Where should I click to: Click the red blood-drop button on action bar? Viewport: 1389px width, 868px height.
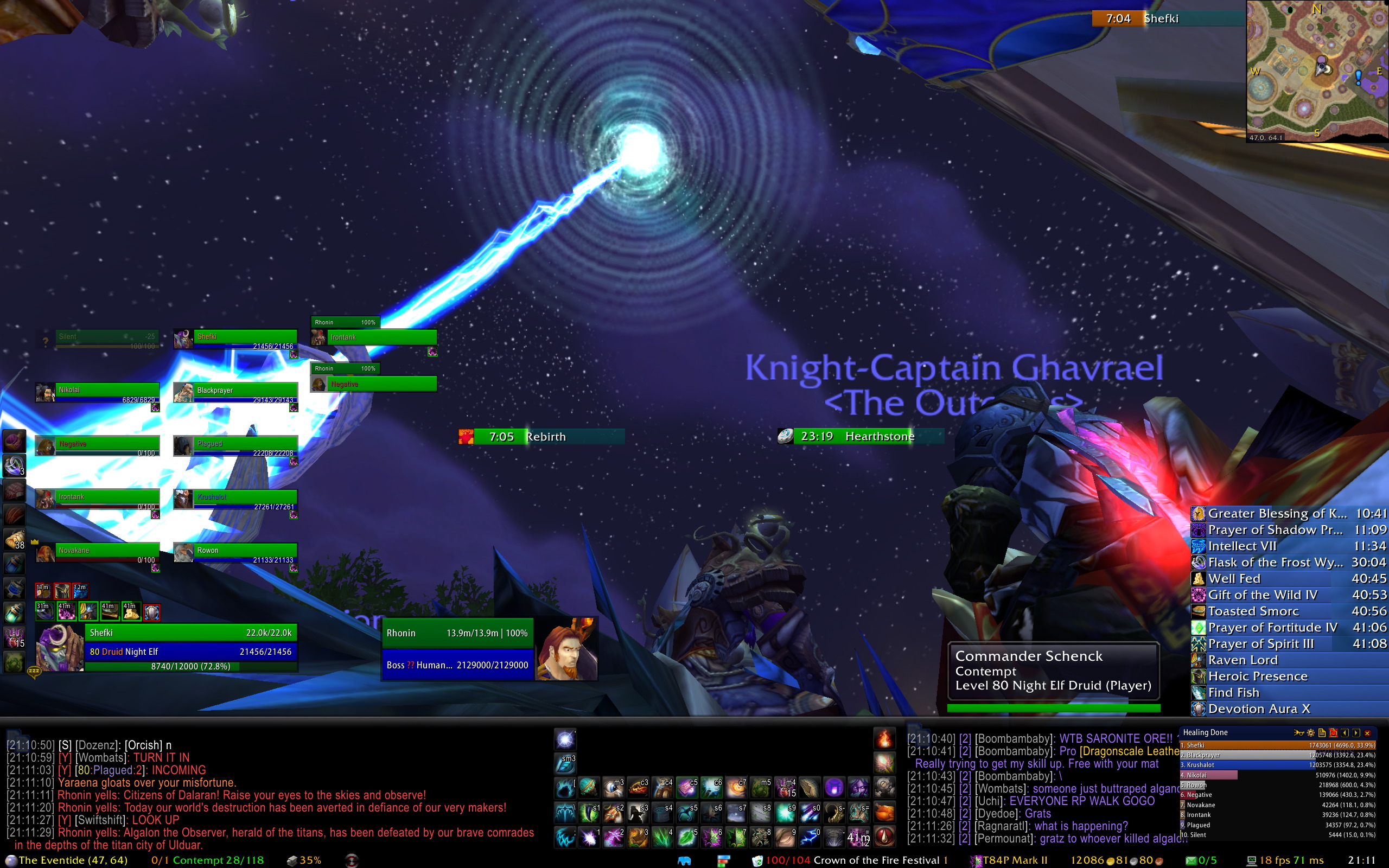[884, 837]
